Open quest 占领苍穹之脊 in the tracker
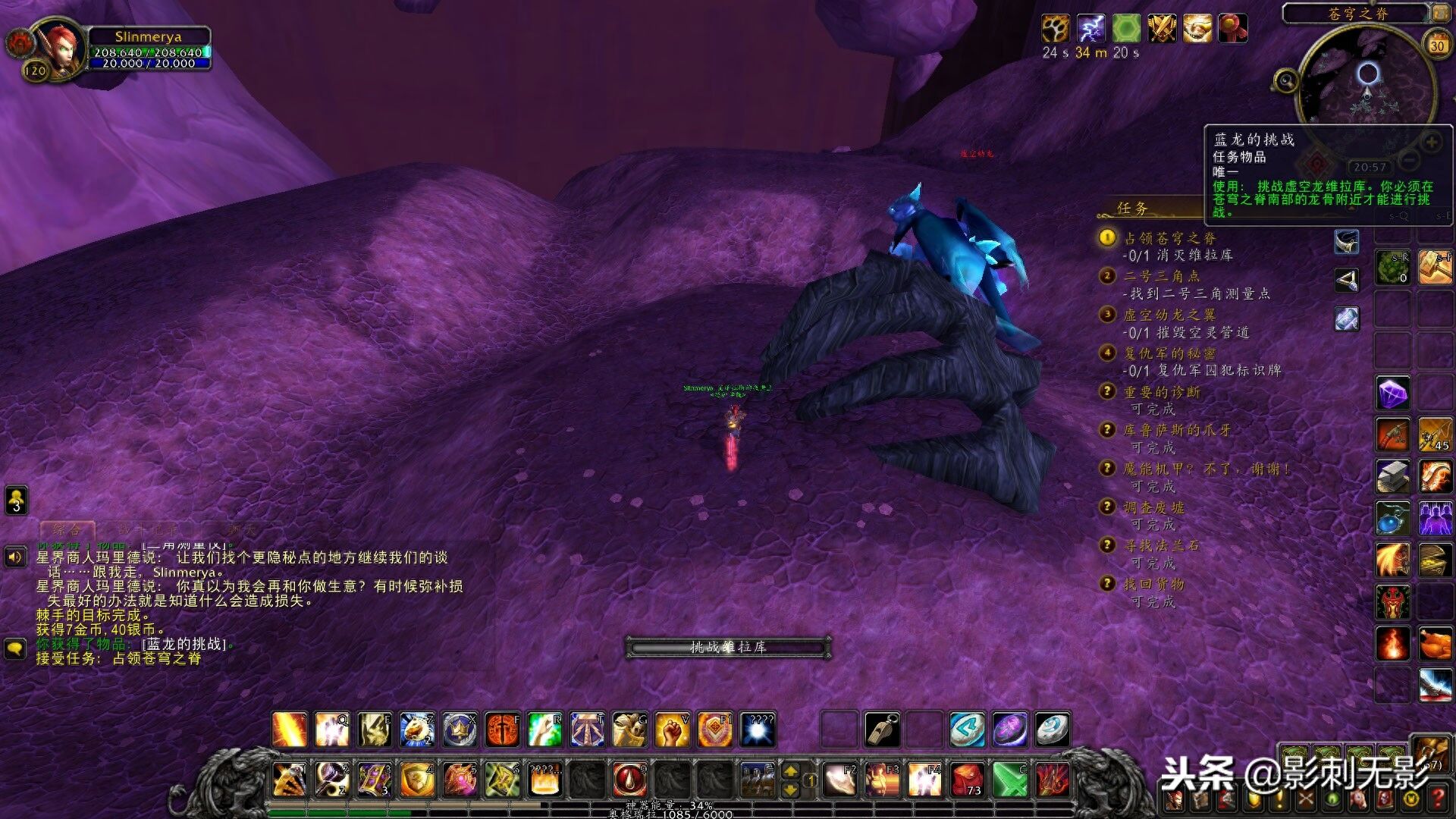Screen dimensions: 1456x819 1169,238
